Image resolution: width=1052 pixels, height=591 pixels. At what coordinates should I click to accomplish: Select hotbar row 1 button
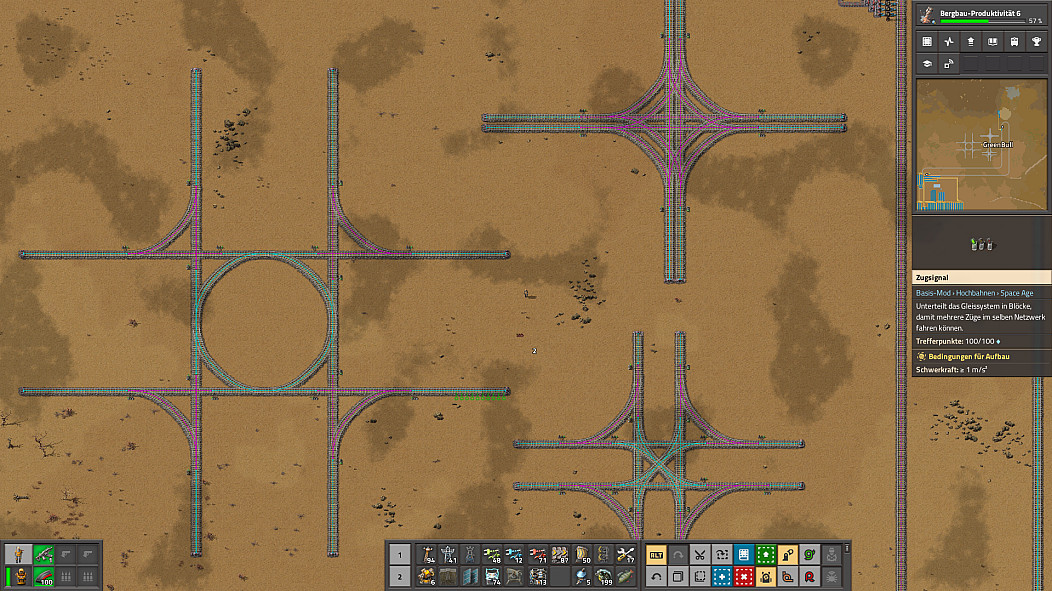click(399, 554)
